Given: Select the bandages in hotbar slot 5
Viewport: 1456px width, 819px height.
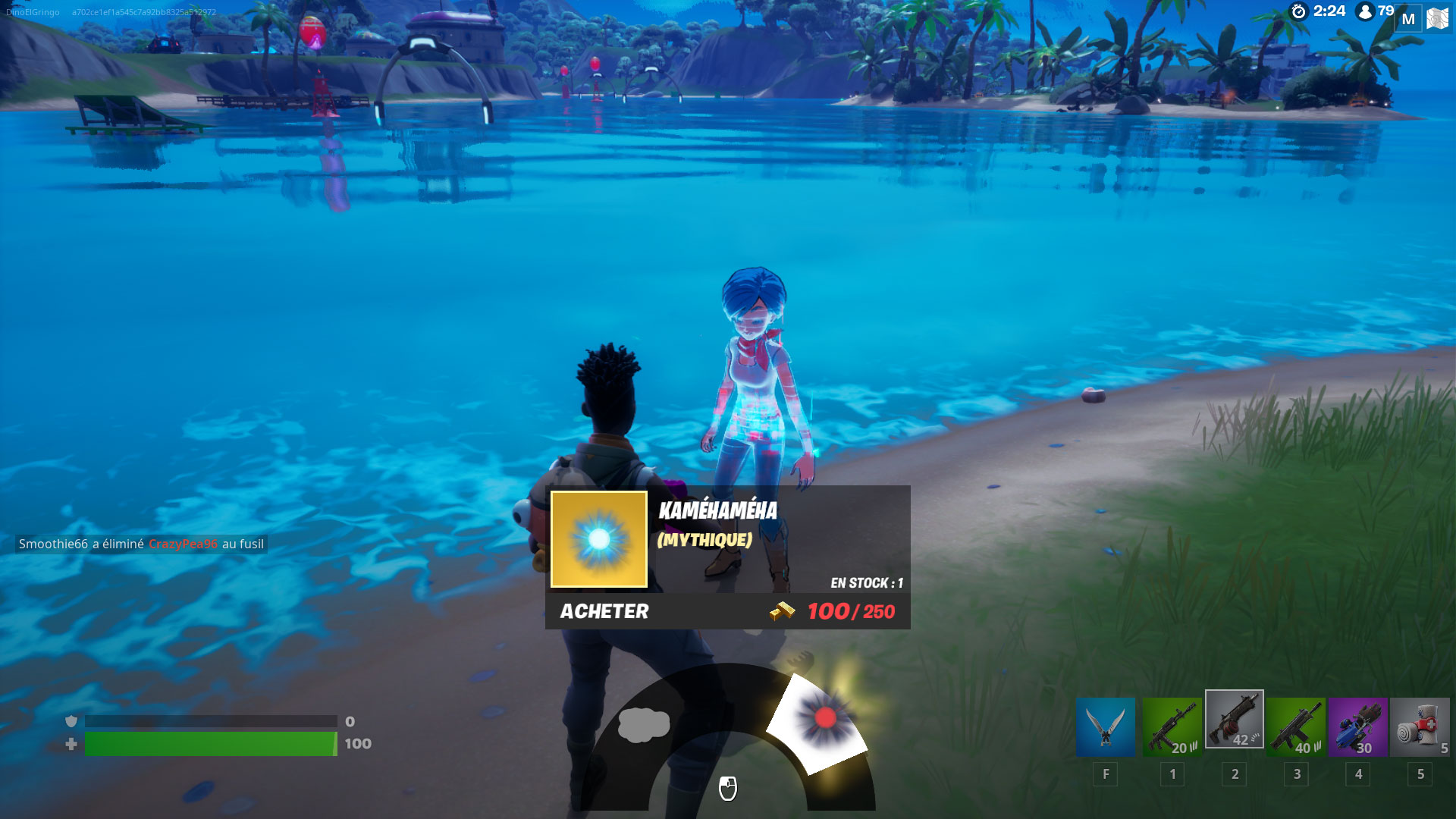Looking at the screenshot, I should [x=1420, y=726].
